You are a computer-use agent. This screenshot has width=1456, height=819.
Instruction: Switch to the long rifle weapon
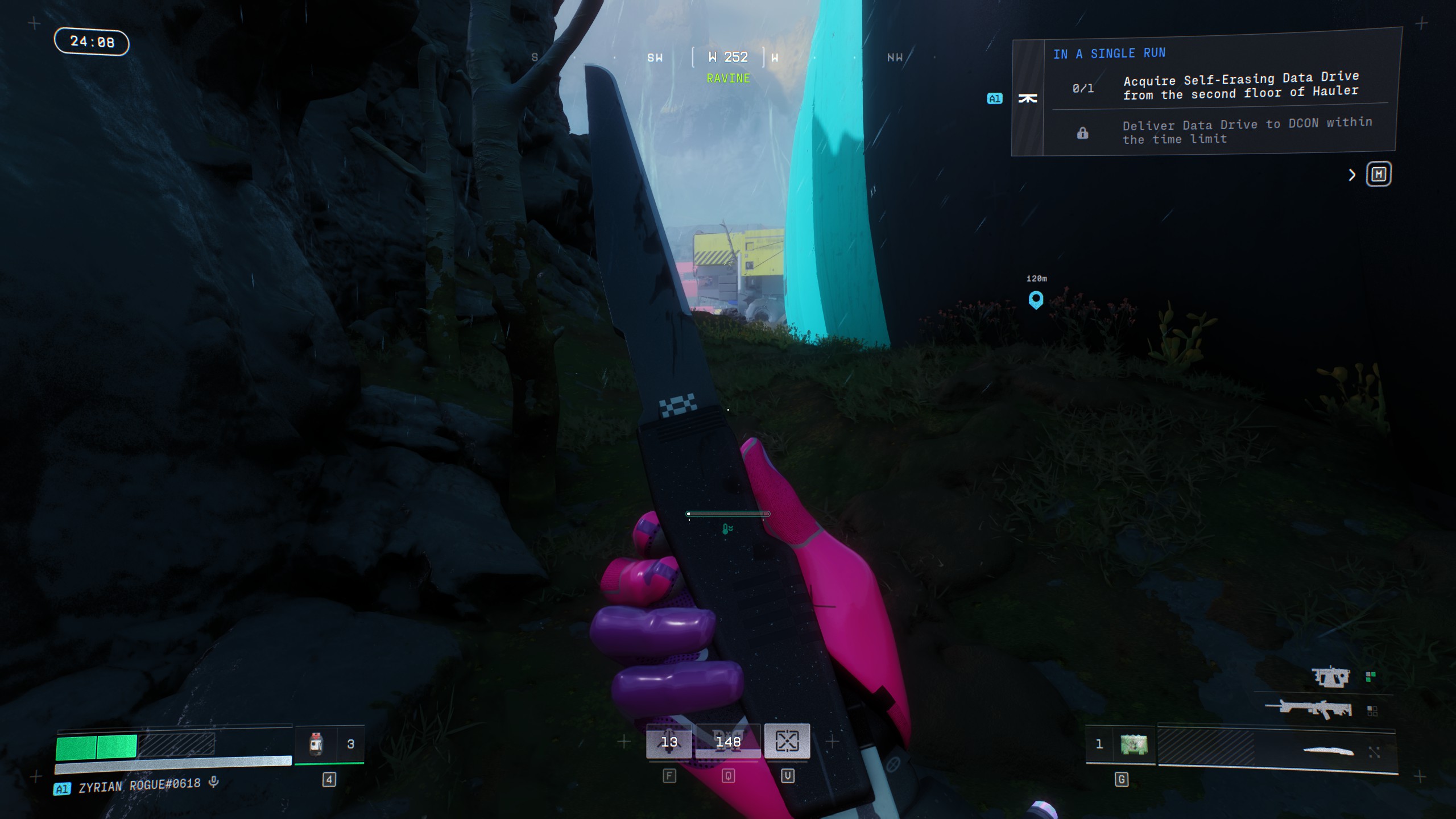[x=1309, y=709]
